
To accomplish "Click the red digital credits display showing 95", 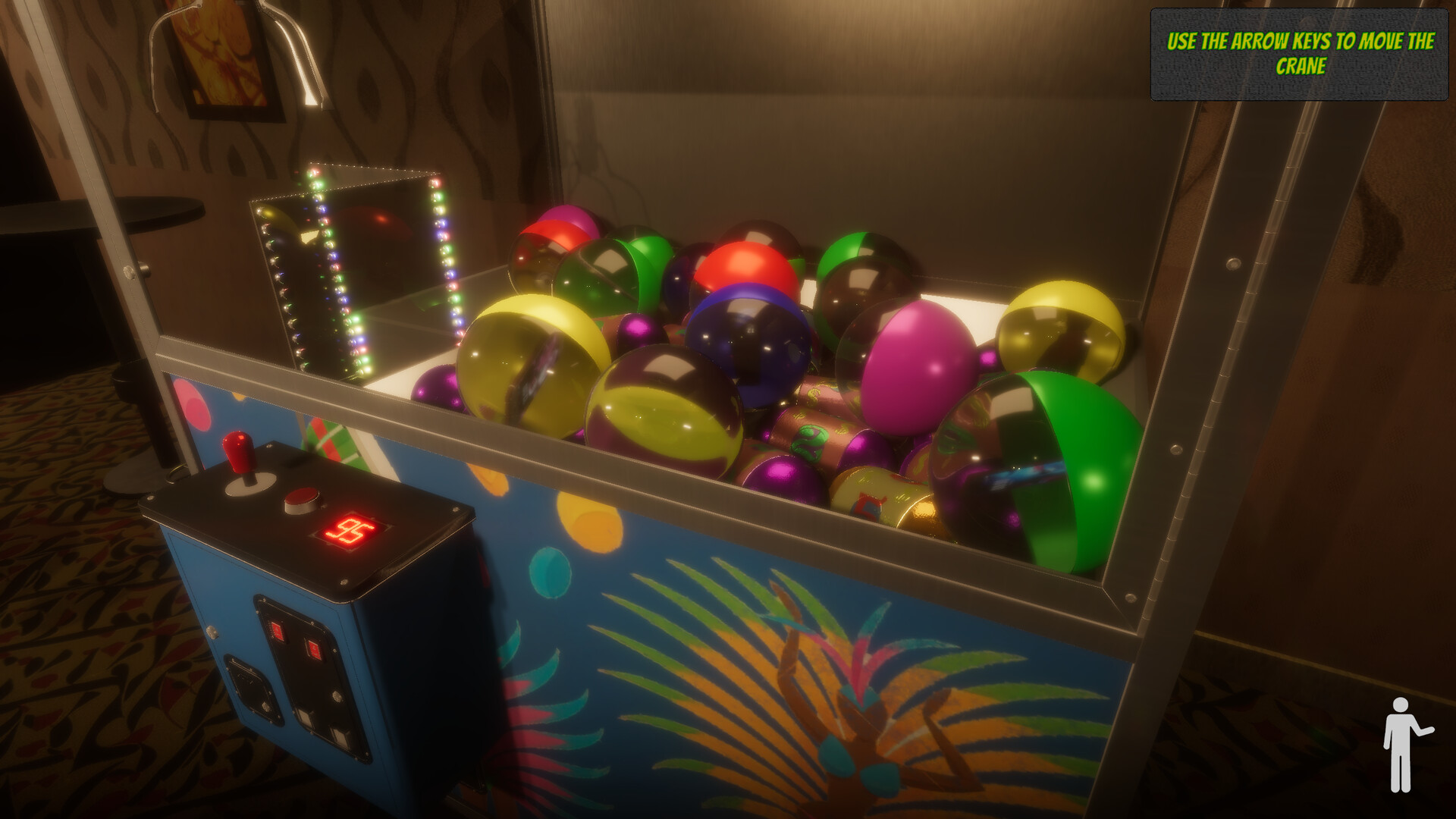I will (x=353, y=531).
